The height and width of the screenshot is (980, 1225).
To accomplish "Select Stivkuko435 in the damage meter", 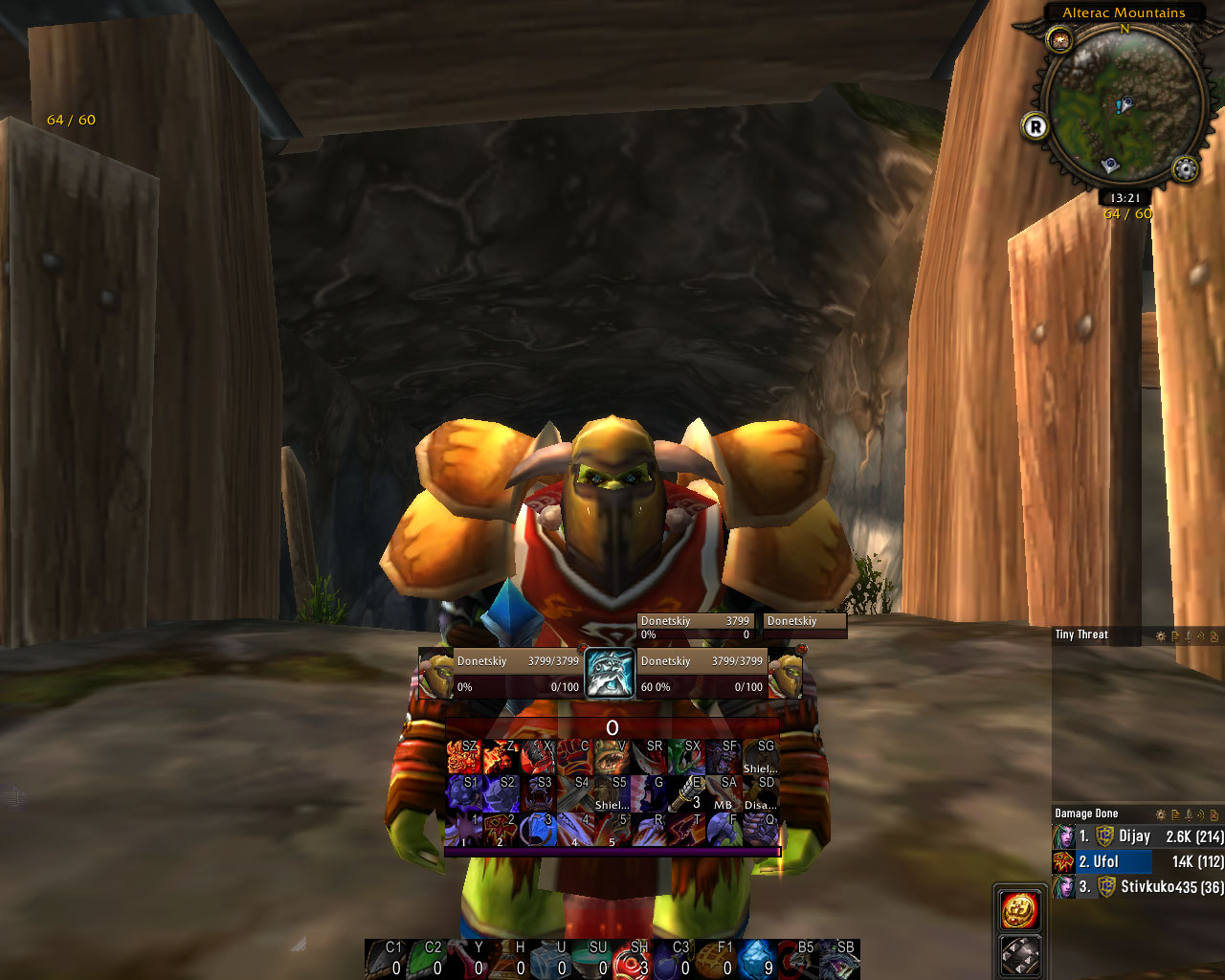I will coord(1138,887).
